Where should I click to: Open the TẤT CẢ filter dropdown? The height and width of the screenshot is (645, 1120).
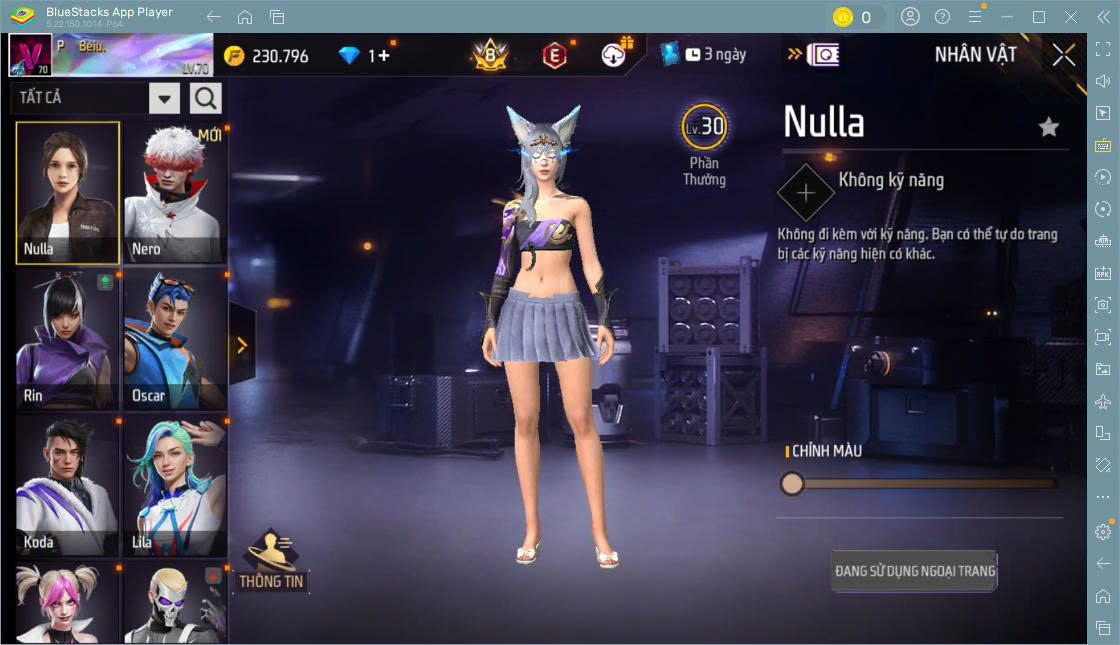165,98
